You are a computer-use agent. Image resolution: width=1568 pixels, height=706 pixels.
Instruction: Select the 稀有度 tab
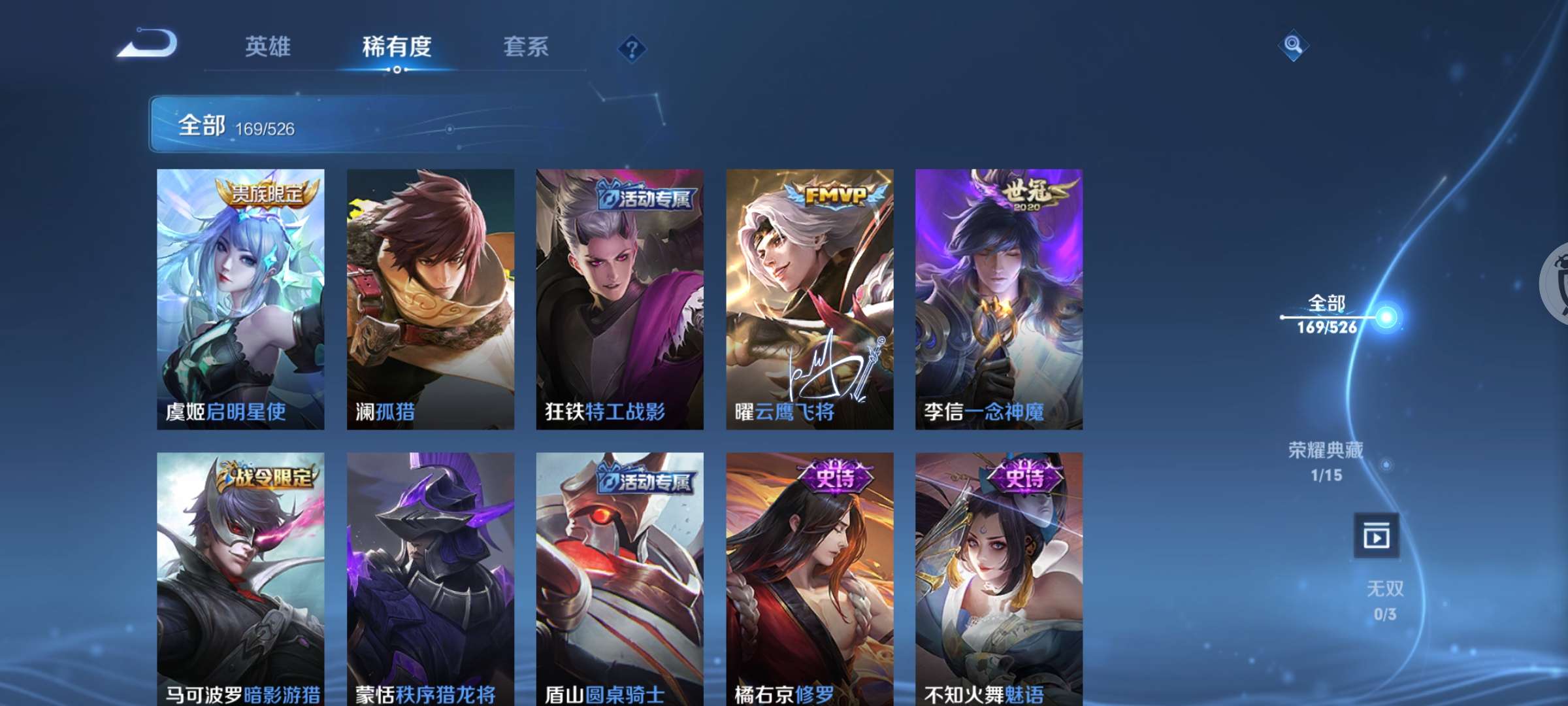[x=397, y=47]
